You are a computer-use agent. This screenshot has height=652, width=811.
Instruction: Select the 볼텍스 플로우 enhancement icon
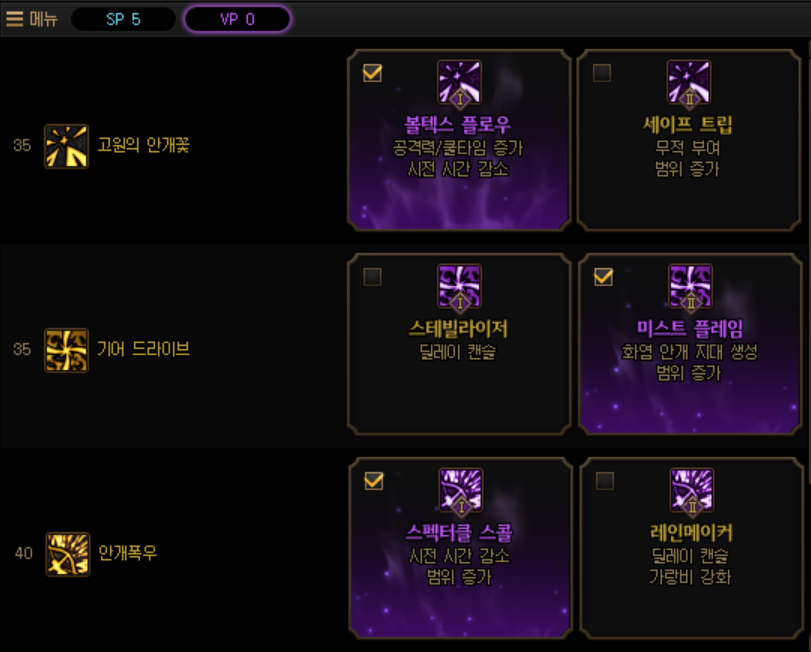click(459, 84)
